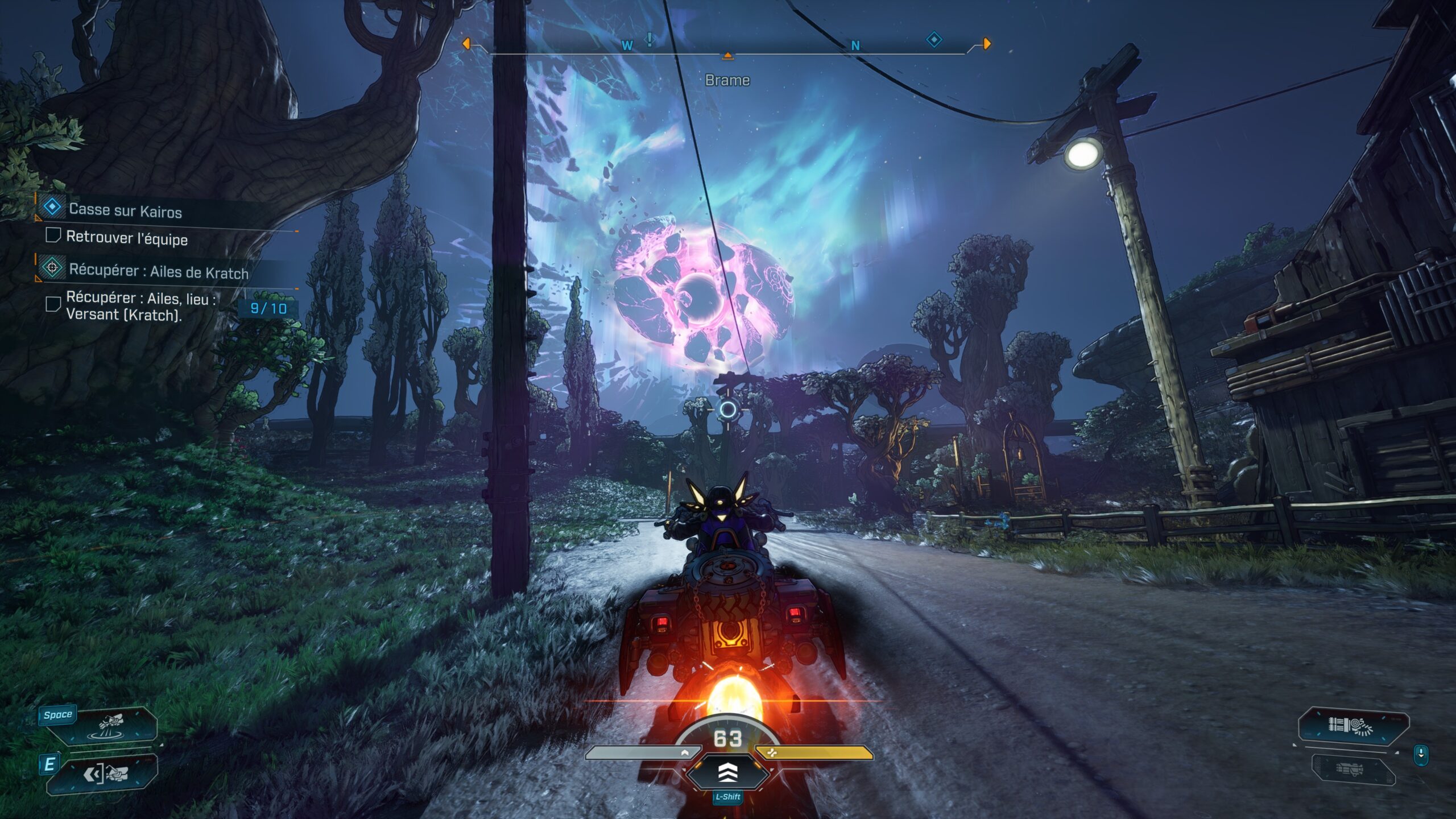The image size is (1456, 819).
Task: Tick the Retrouver l'équipe objective checkbox
Action: (53, 235)
